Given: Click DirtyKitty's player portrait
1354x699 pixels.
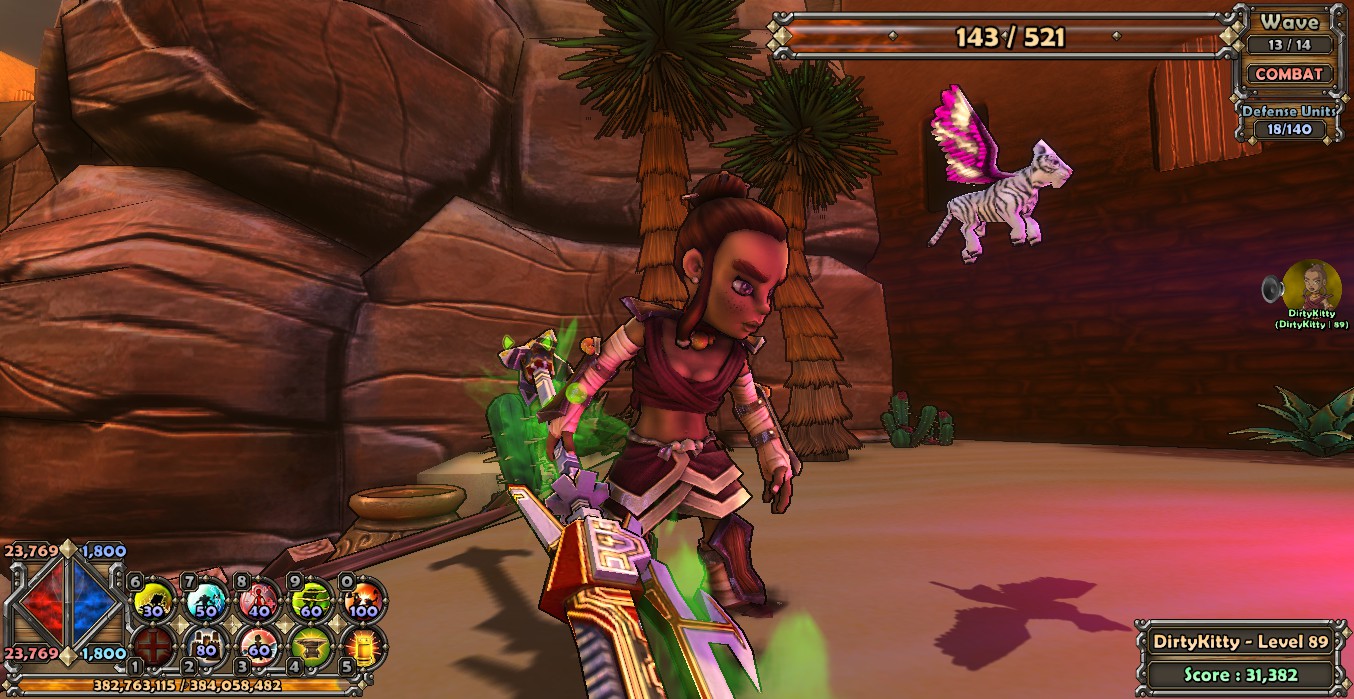Looking at the screenshot, I should 1312,284.
